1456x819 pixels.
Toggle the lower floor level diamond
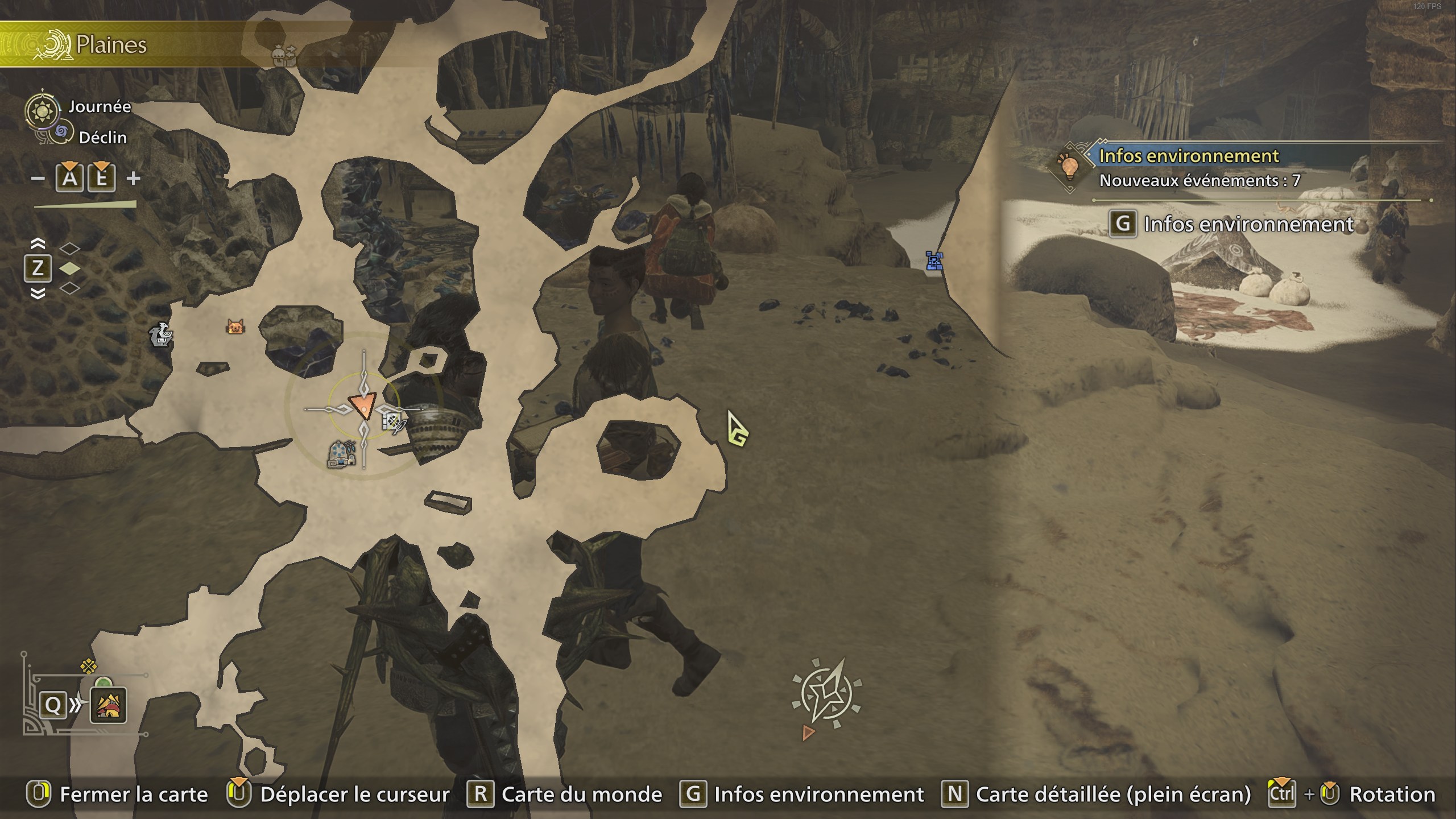tap(70, 289)
